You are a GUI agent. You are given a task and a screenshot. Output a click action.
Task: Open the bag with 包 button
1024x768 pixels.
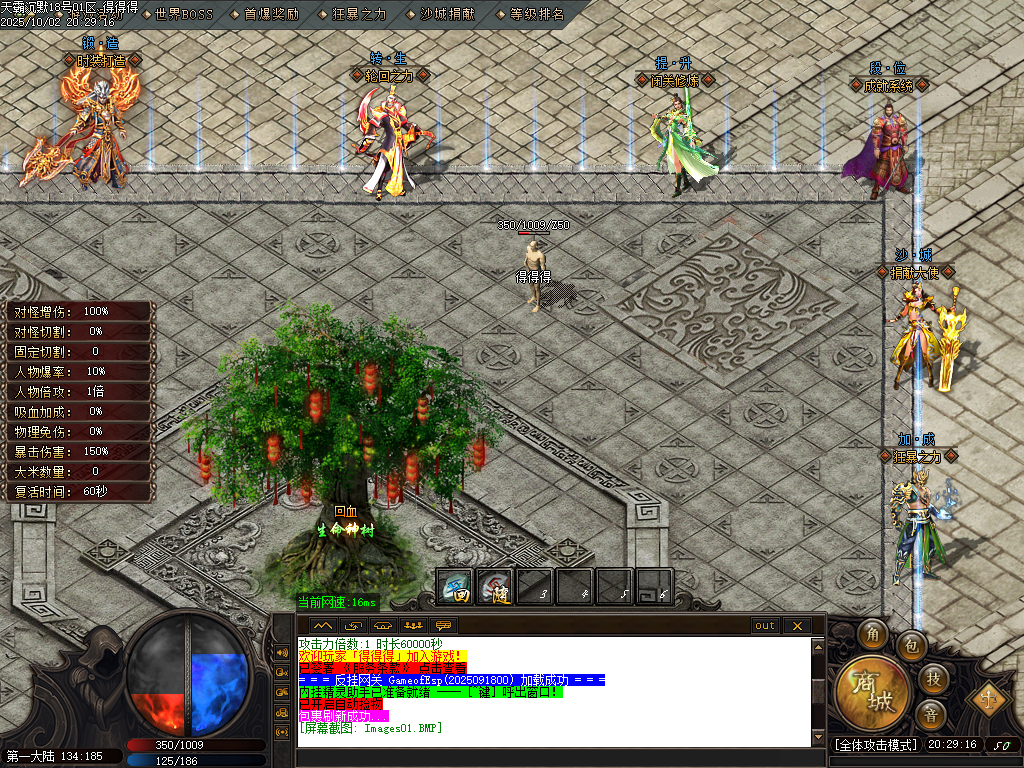911,646
